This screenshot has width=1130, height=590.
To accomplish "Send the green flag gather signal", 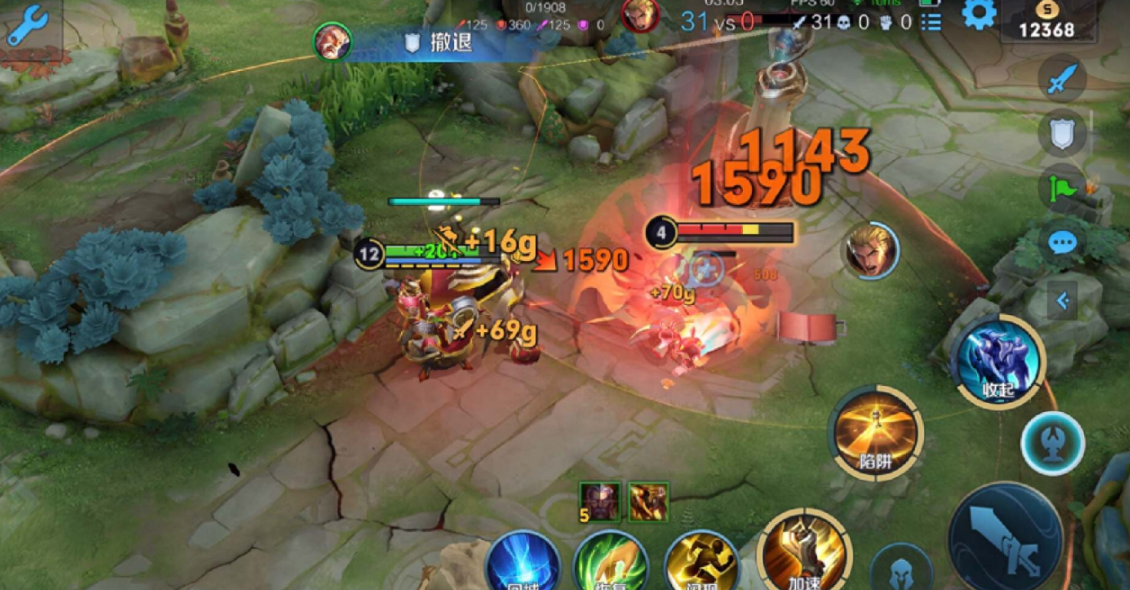I will [1061, 187].
